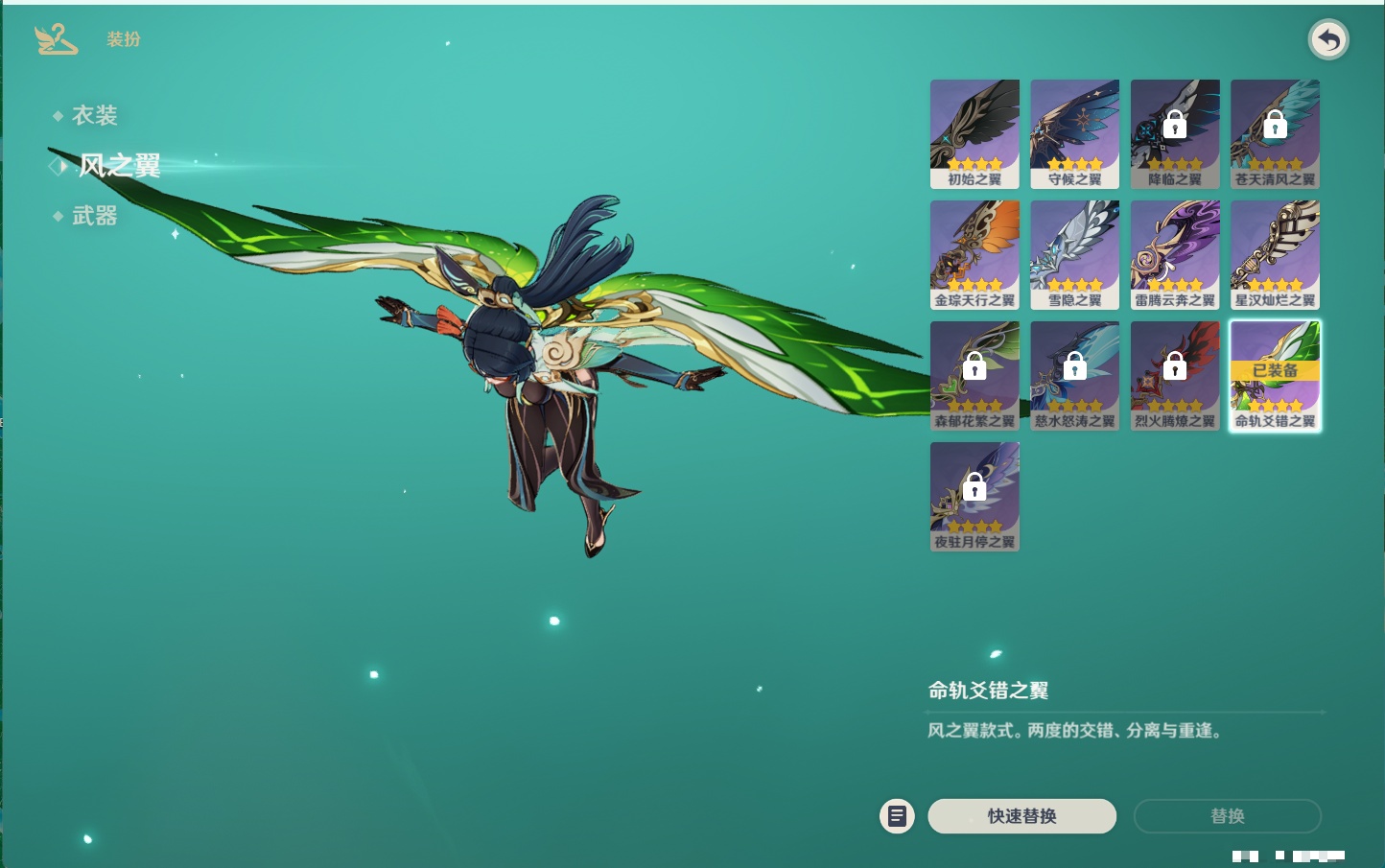The width and height of the screenshot is (1385, 868).
Task: Click the 替换 replace button
Action: tap(1227, 816)
